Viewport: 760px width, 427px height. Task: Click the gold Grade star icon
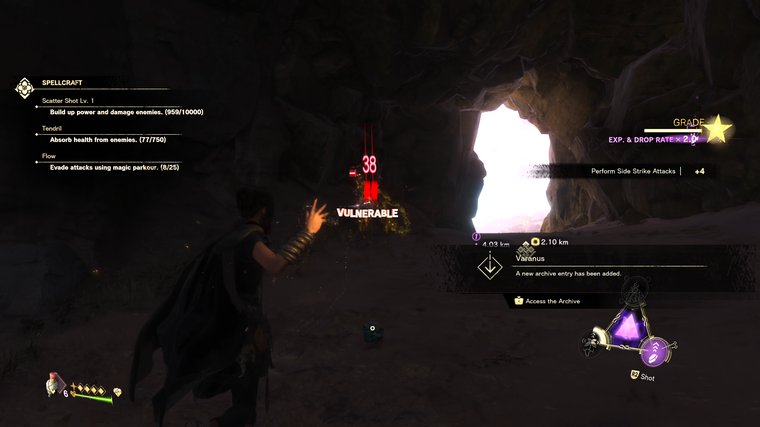716,129
